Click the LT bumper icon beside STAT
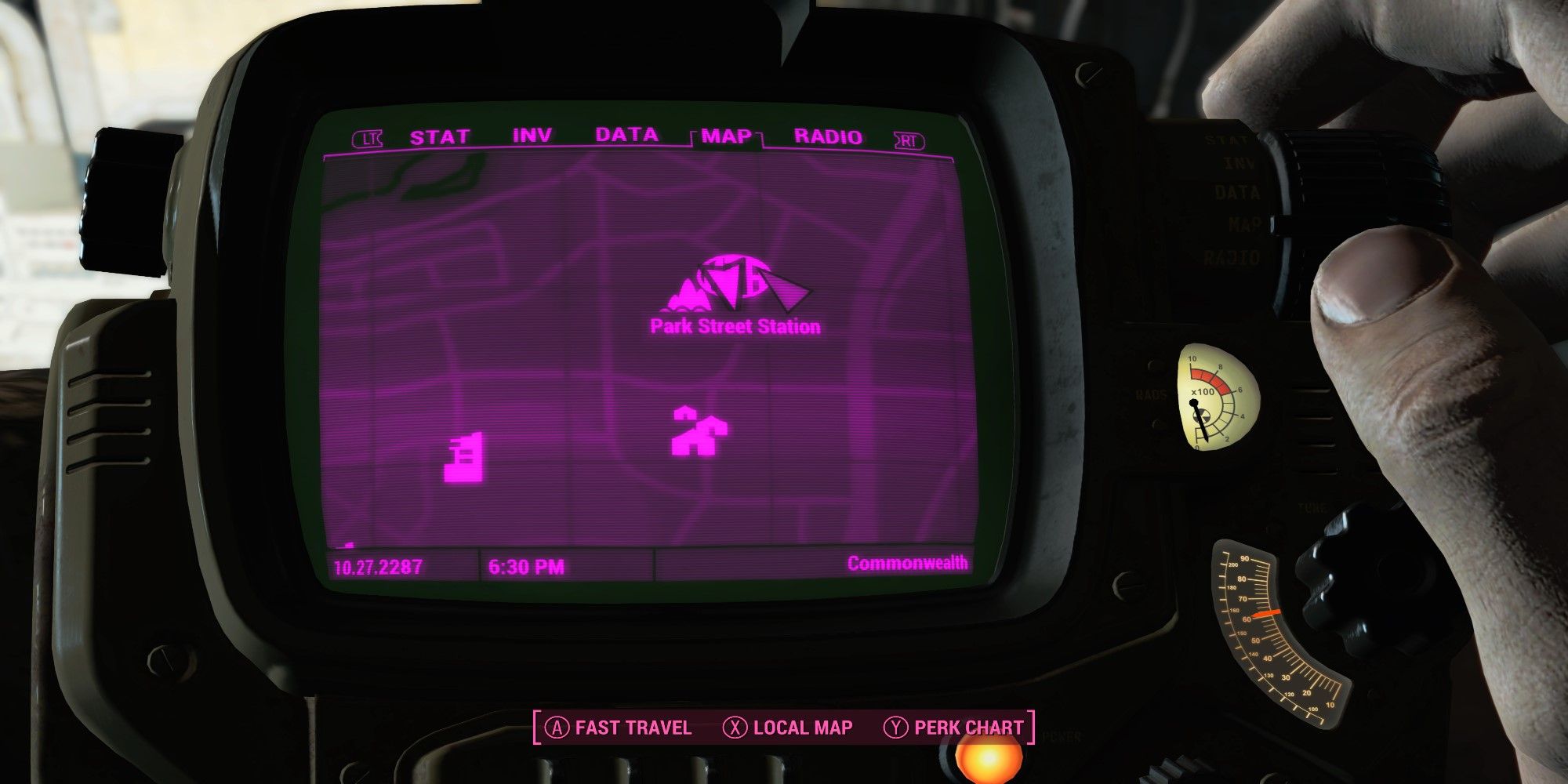 pos(368,136)
